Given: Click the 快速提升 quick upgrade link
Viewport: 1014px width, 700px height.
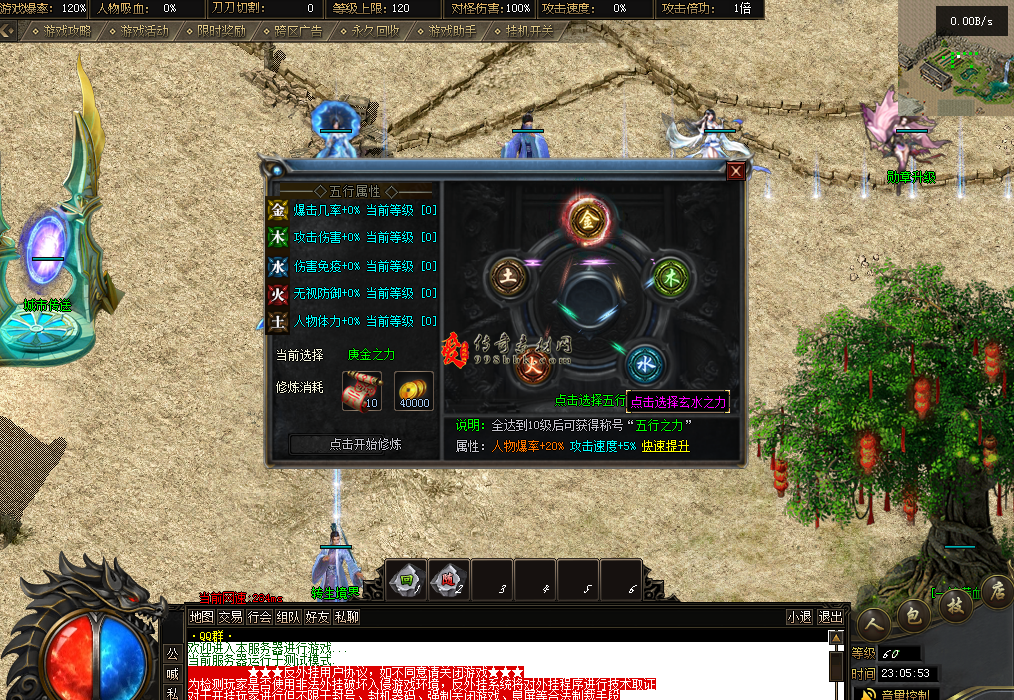Looking at the screenshot, I should coord(666,446).
